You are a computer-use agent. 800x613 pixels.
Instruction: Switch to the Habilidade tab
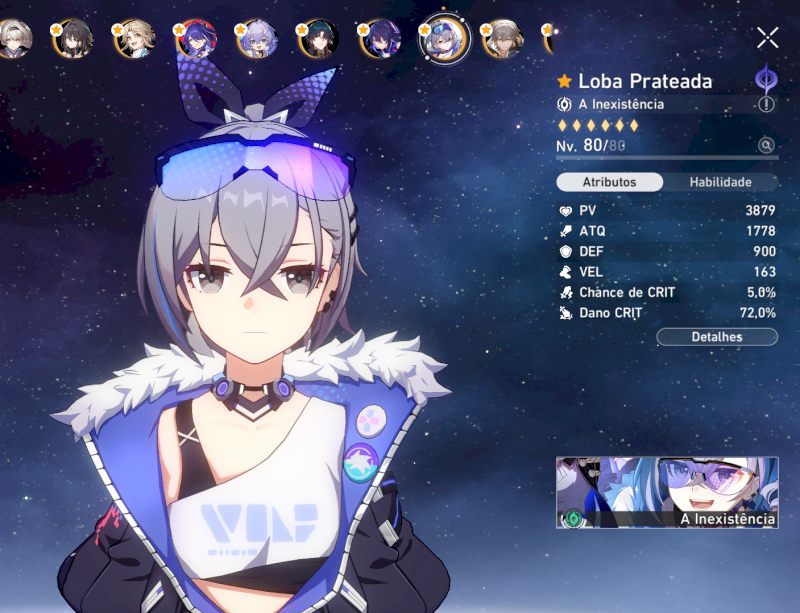(720, 182)
